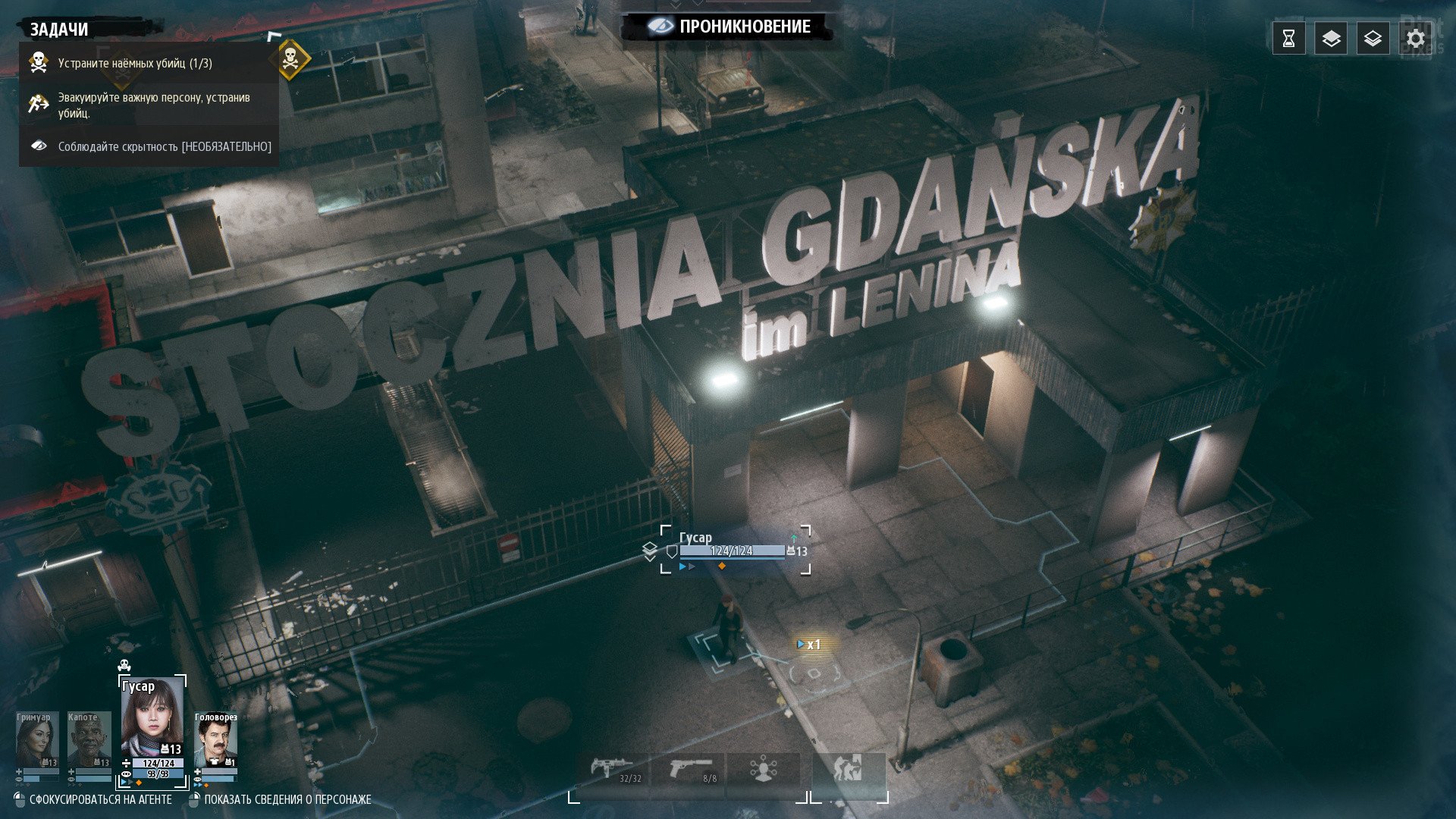The image size is (1456, 819).
Task: Select agent Гримуар portrait
Action: (36, 740)
